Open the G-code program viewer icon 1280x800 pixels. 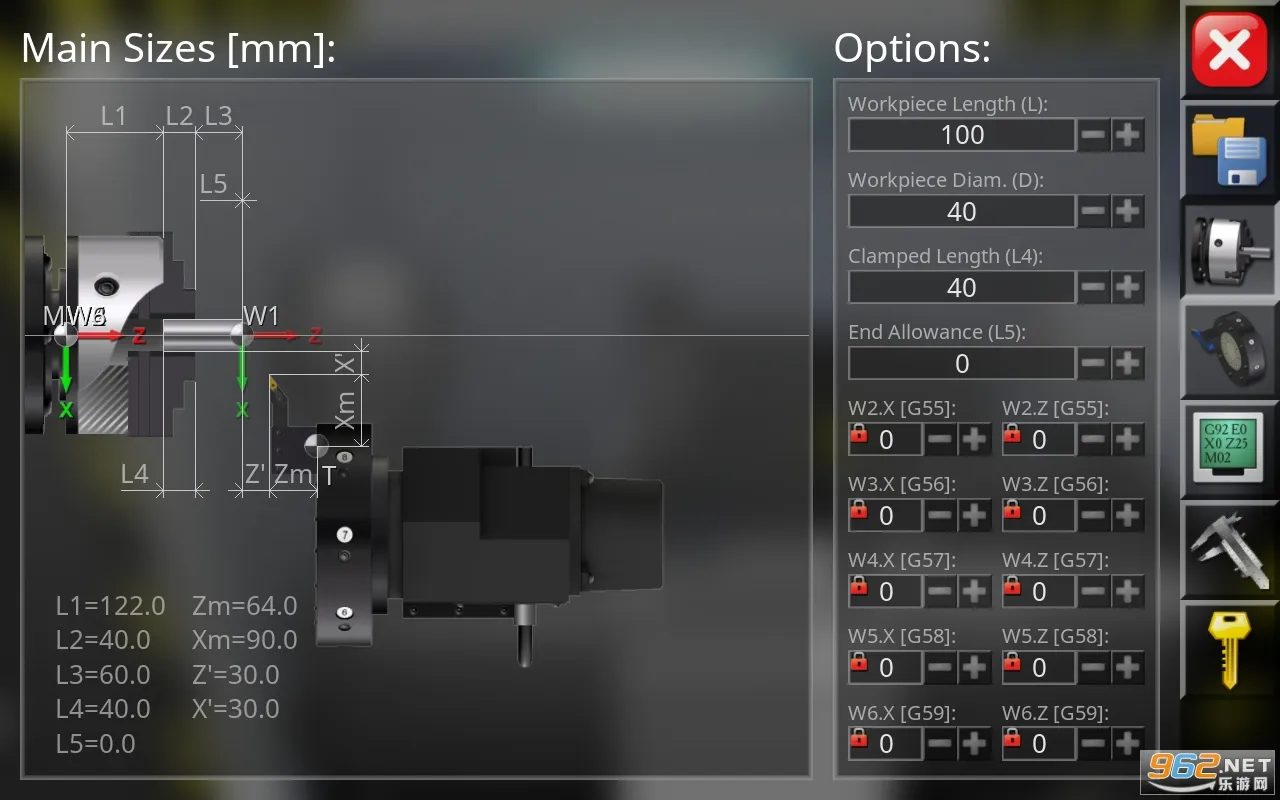[x=1229, y=449]
